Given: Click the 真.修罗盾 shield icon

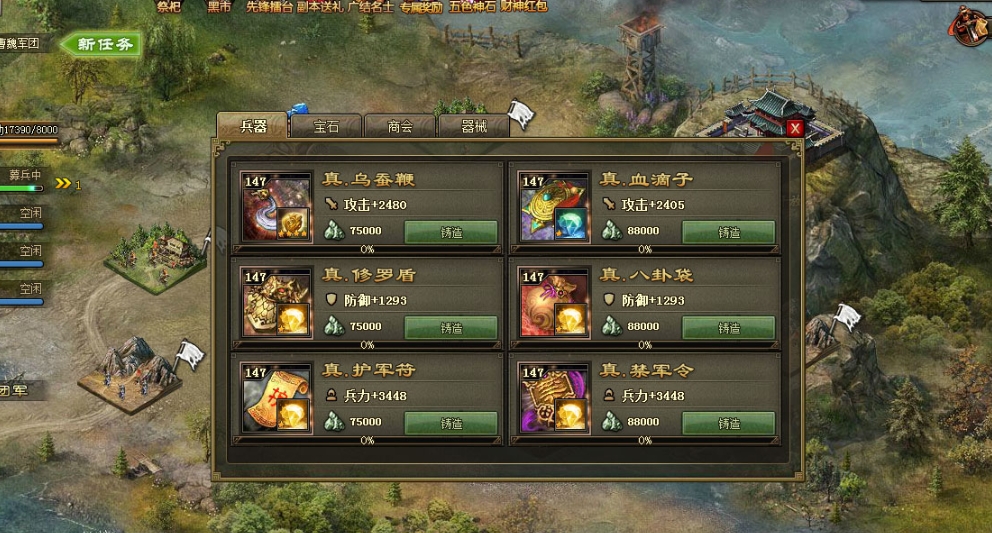Looking at the screenshot, I should (277, 303).
